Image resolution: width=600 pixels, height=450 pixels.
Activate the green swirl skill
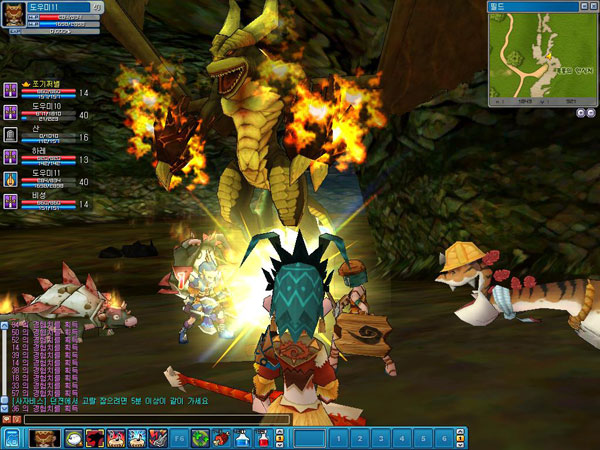click(200, 438)
